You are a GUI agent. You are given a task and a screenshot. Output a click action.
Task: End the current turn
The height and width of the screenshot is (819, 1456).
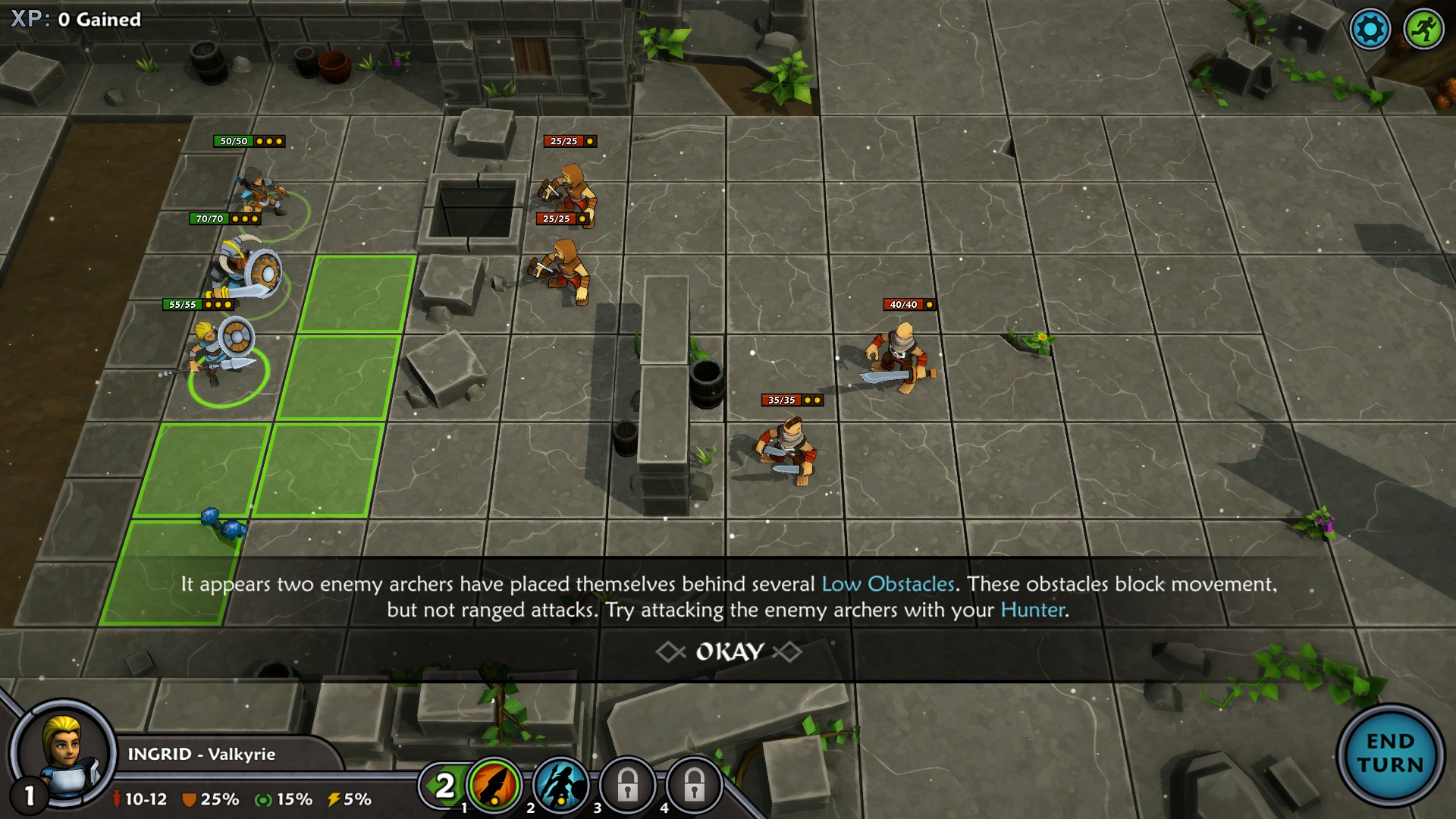point(1390,753)
